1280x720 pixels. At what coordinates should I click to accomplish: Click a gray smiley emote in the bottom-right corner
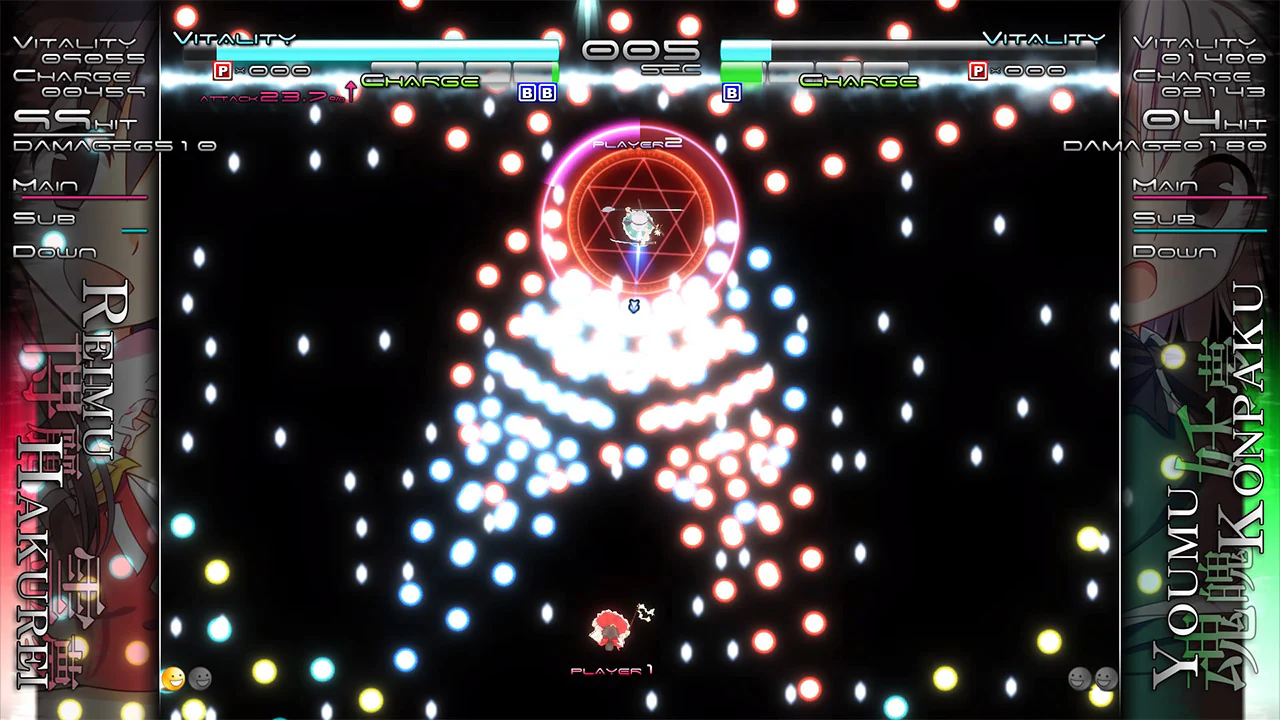(x=1078, y=679)
